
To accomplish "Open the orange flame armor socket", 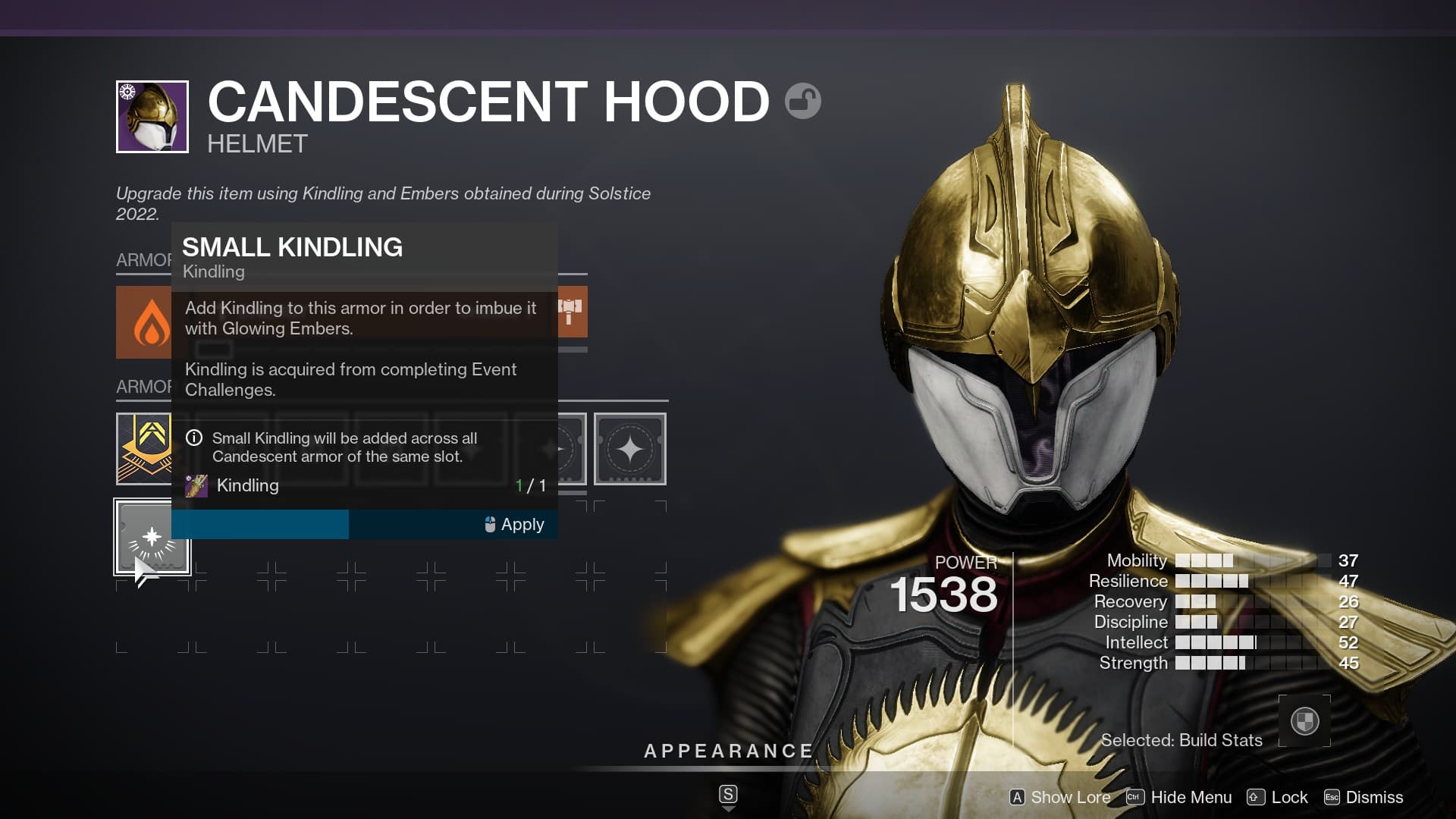I will (x=144, y=322).
